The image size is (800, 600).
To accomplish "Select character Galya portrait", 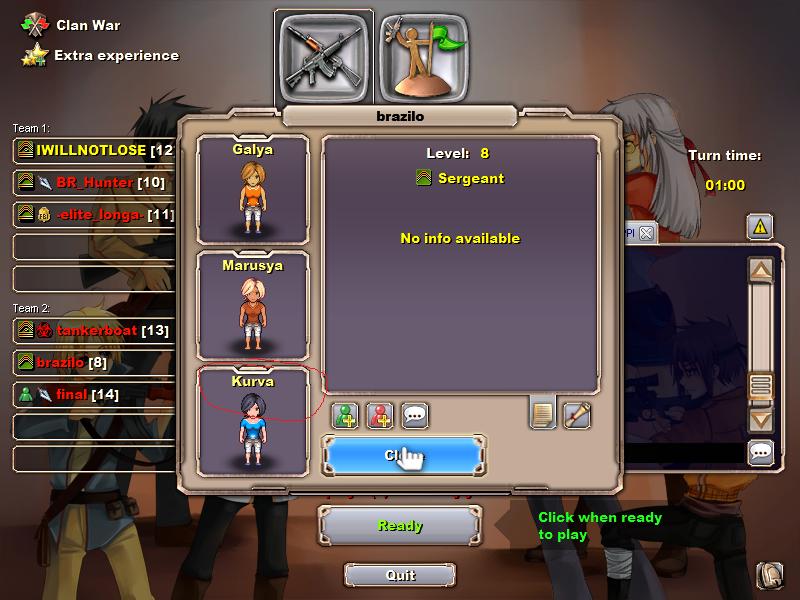I will (252, 190).
